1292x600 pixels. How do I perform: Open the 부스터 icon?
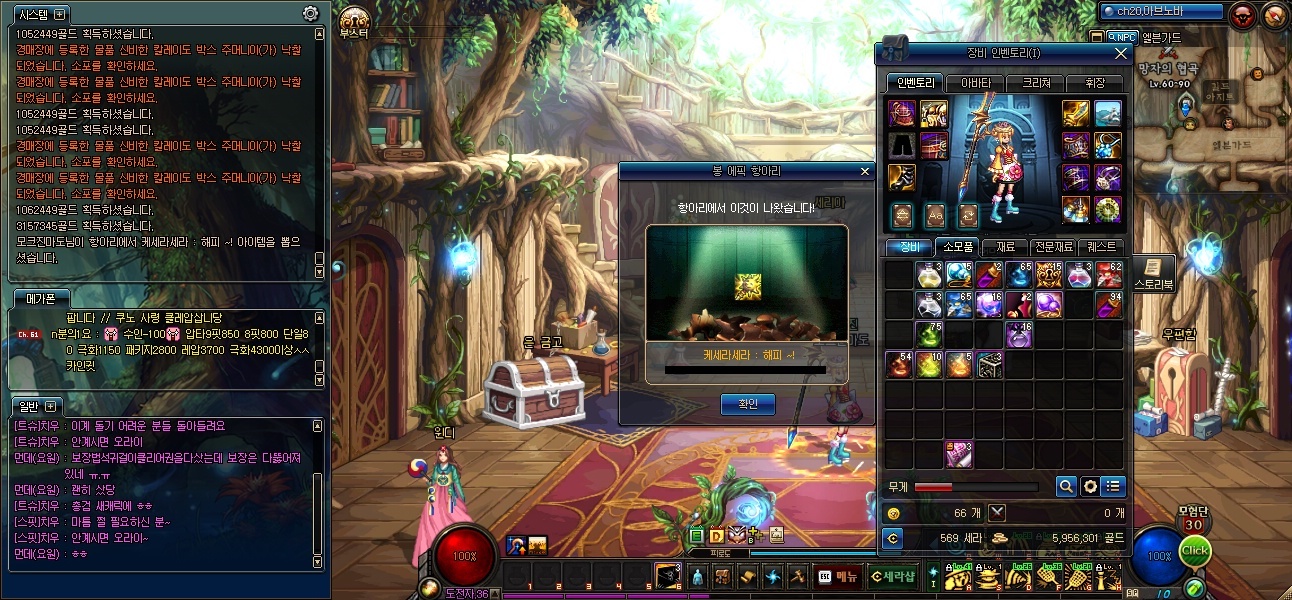pyautogui.click(x=354, y=20)
